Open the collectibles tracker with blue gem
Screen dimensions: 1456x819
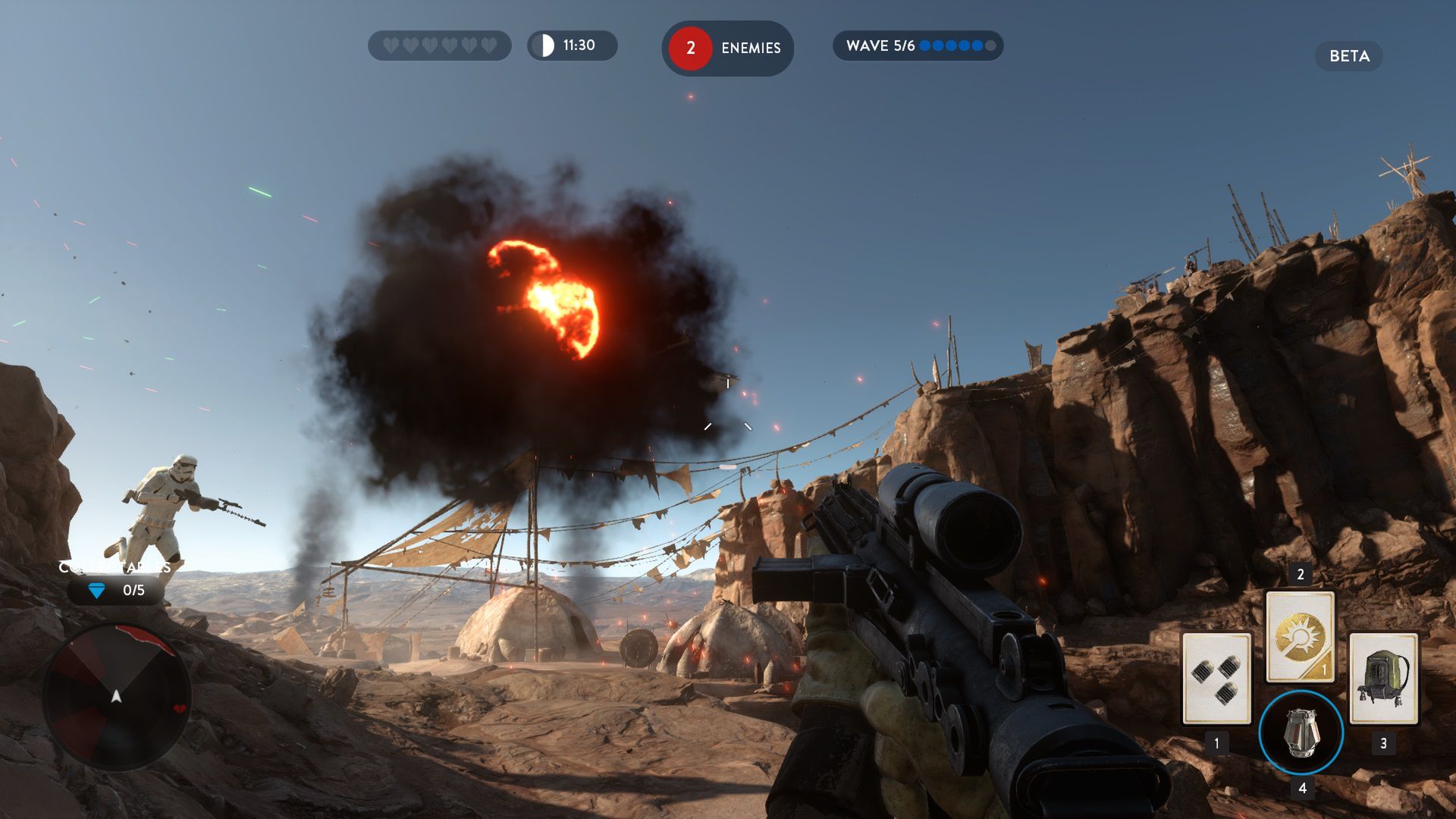tap(116, 590)
